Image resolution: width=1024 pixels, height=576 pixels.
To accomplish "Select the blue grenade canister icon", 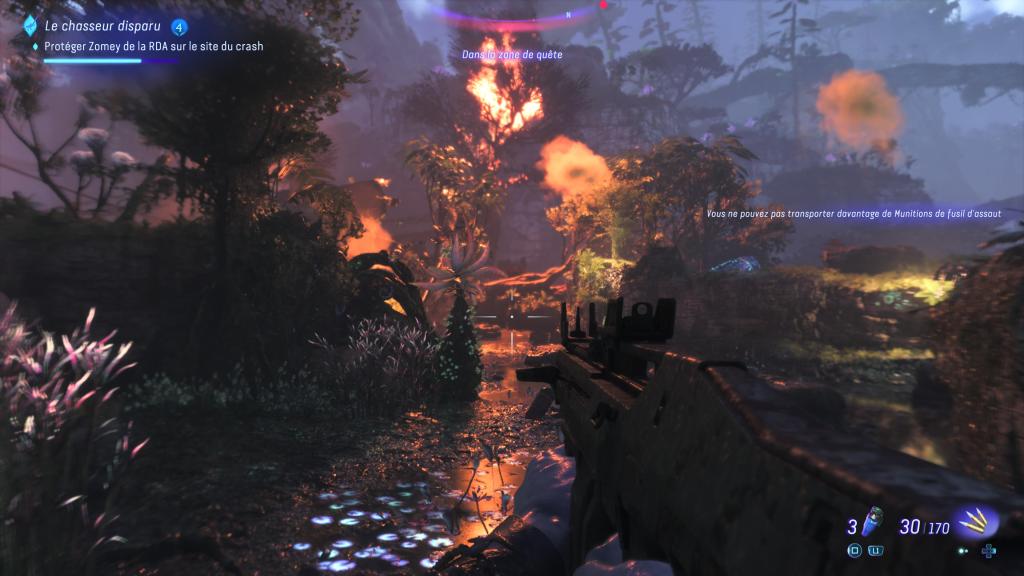I will (870, 523).
